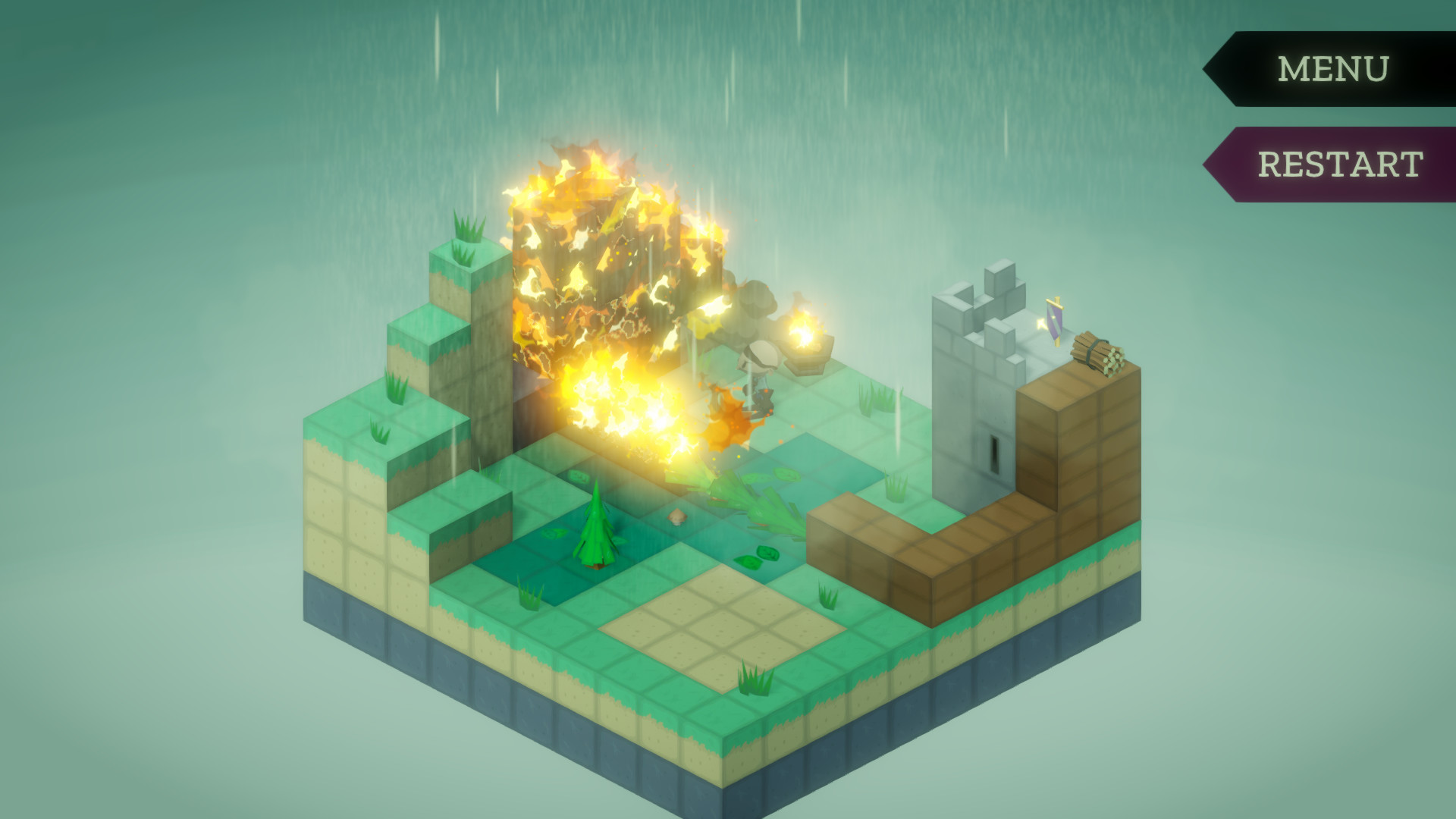Click the purple banner flag
This screenshot has width=1456, height=819.
pyautogui.click(x=1053, y=318)
